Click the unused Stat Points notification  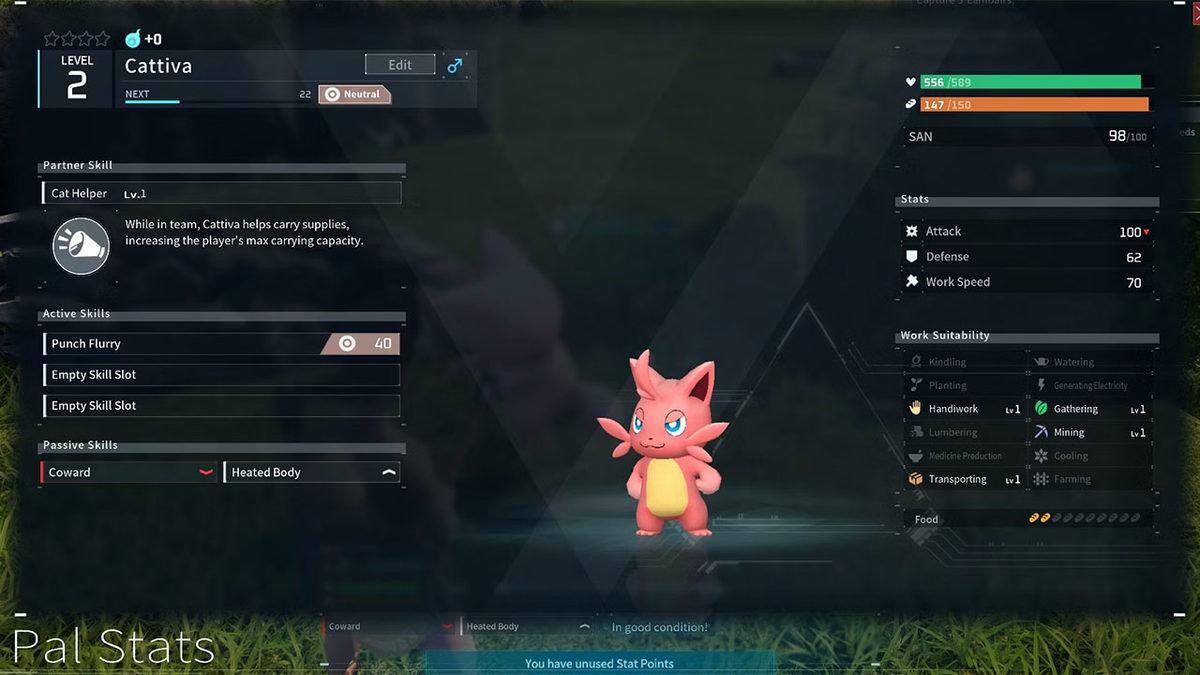coord(599,663)
